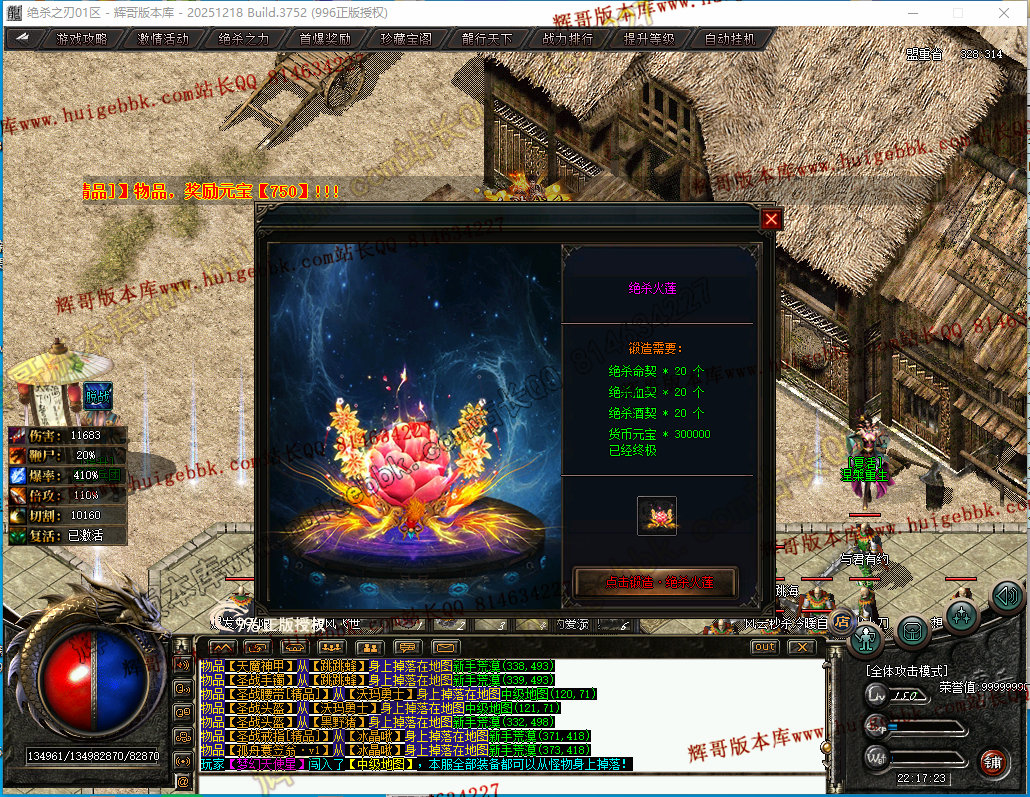This screenshot has height=797, width=1030.
Task: Open the 珍藏宝阁 treasure shop
Action: tap(406, 39)
